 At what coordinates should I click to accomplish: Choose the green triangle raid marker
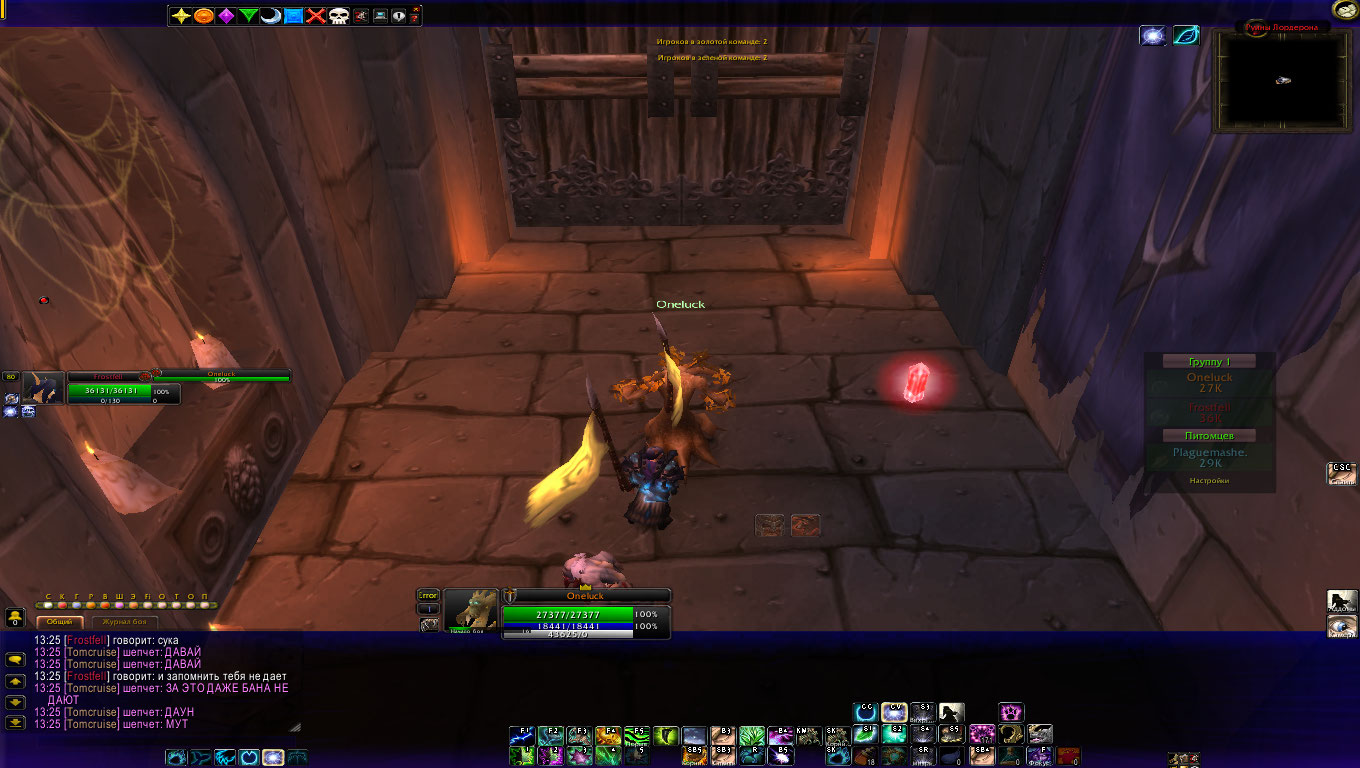pyautogui.click(x=248, y=16)
